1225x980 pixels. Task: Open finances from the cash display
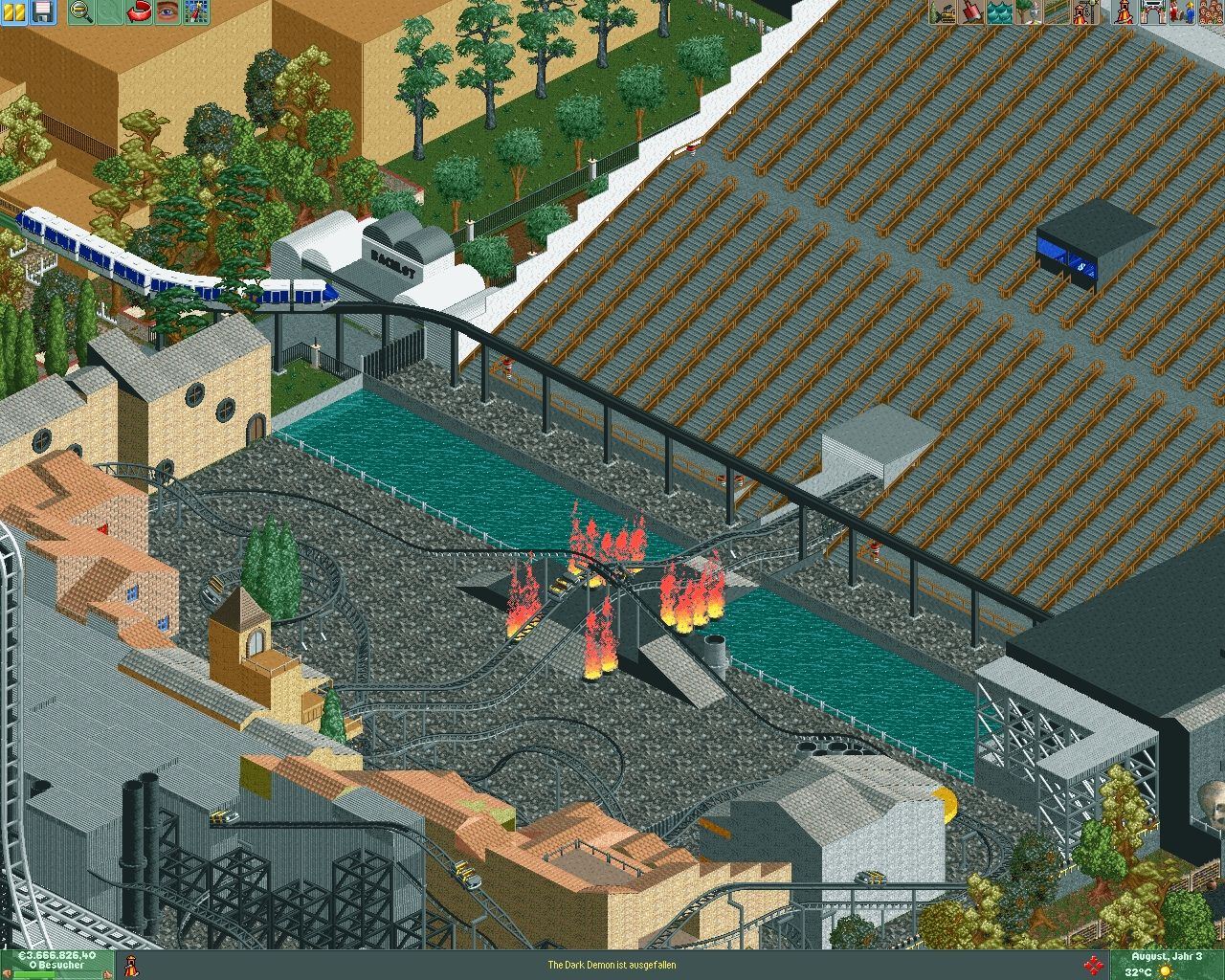click(57, 955)
